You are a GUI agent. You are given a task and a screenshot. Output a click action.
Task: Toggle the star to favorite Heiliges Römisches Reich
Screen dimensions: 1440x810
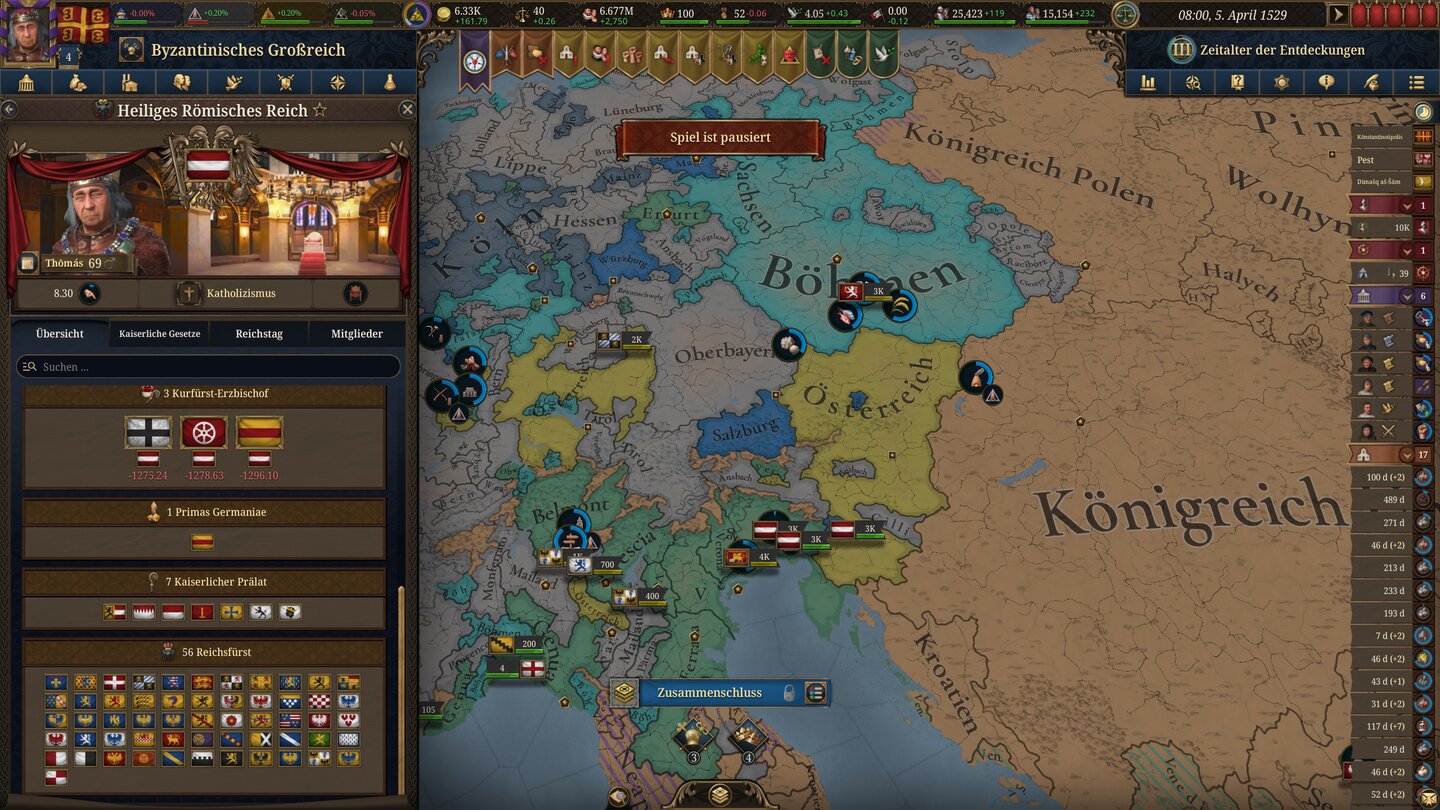click(x=320, y=110)
